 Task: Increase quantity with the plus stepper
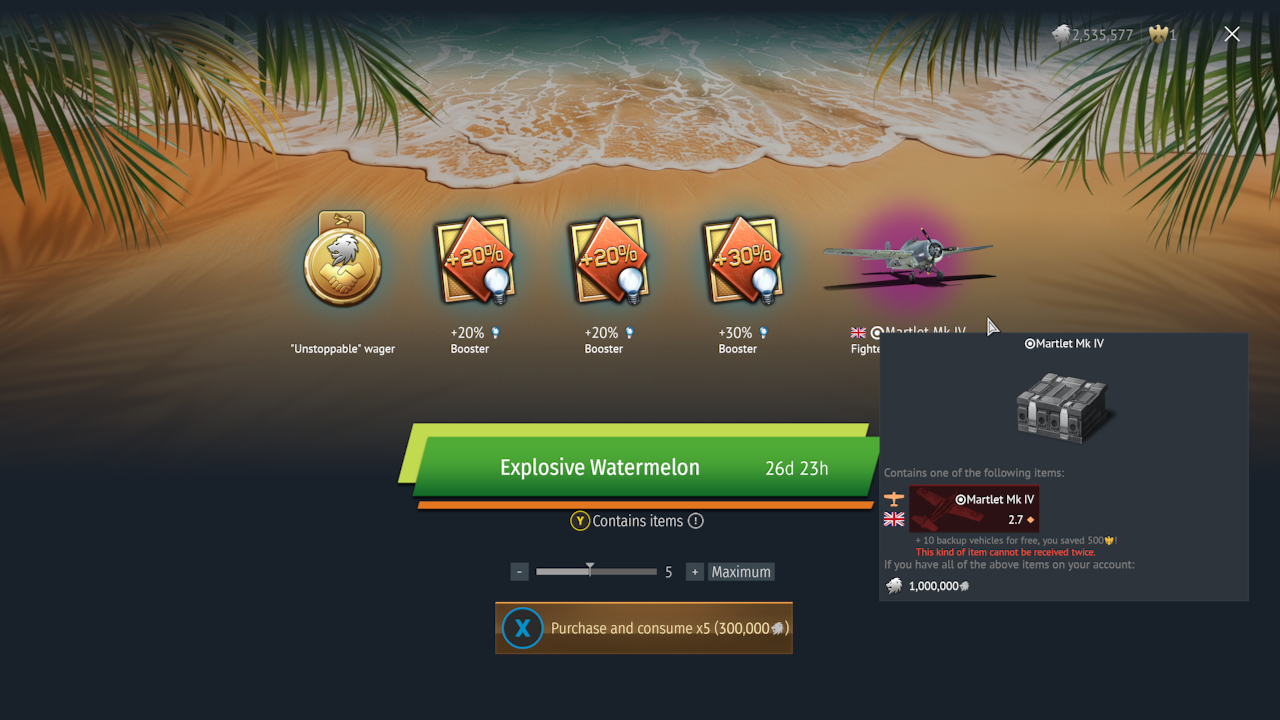coord(694,571)
